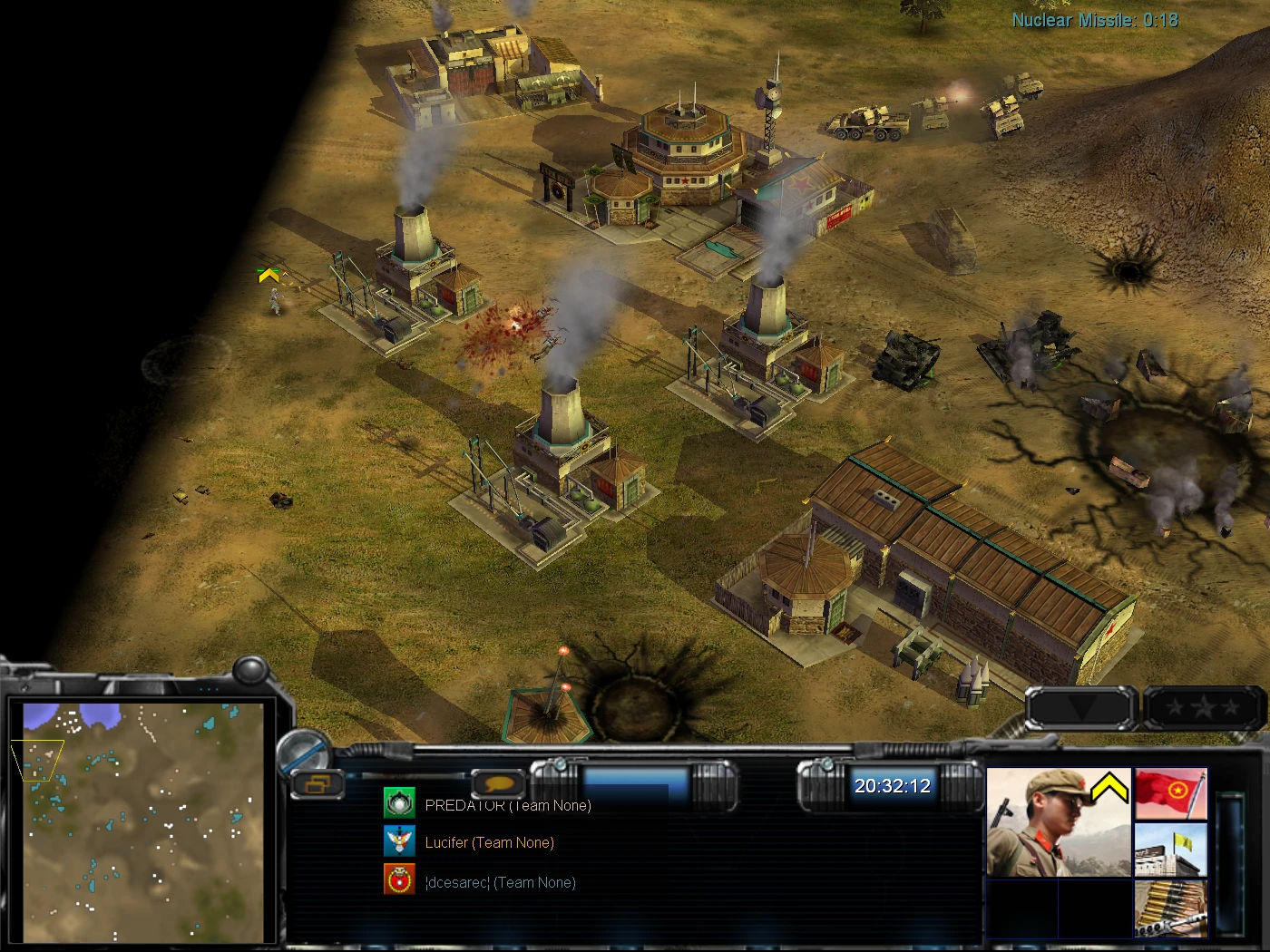Select player PREDATOR in the player list
Screen dimensions: 1270x952
click(x=507, y=805)
